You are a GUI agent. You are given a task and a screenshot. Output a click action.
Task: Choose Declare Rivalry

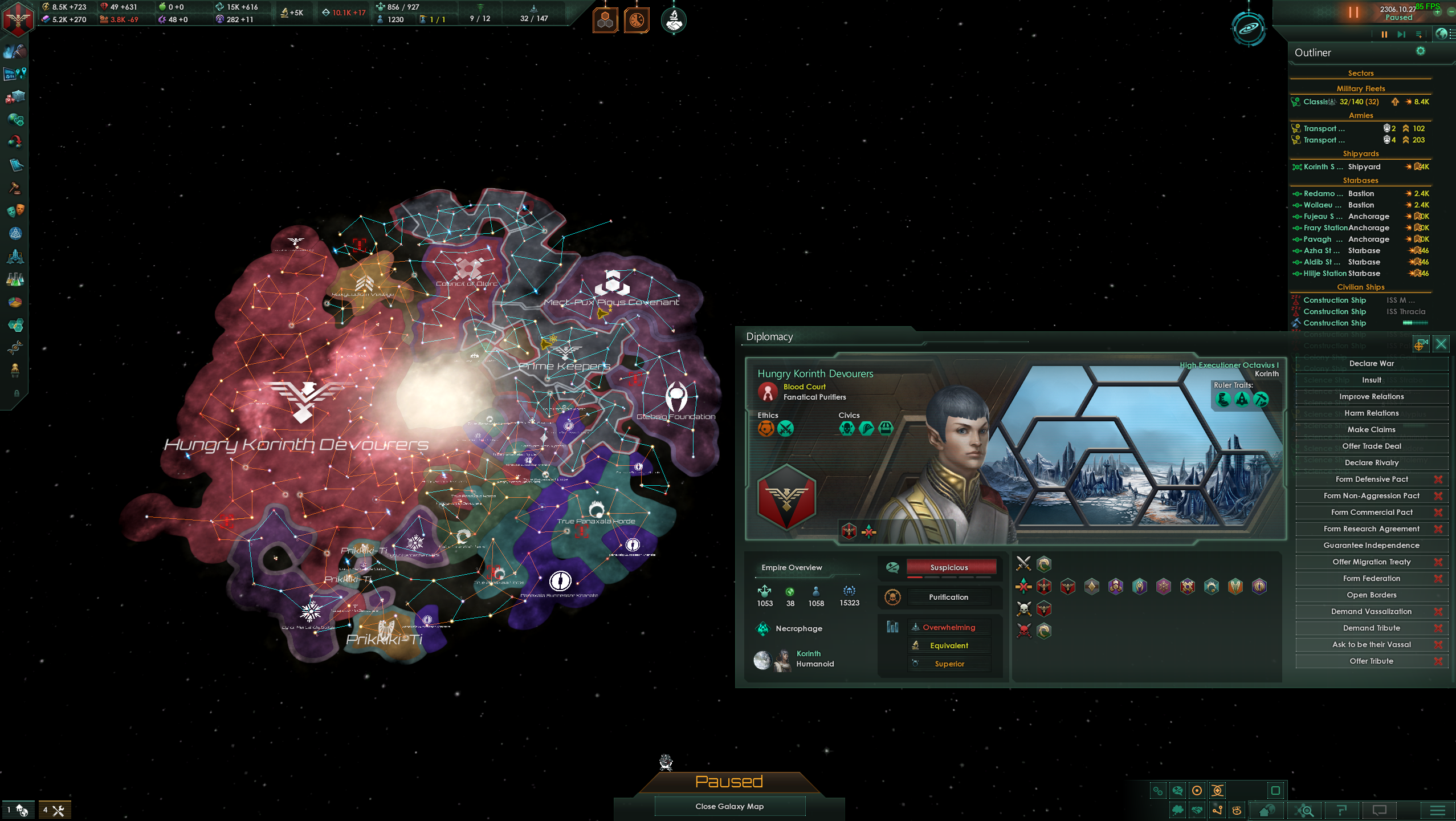[x=1371, y=463]
